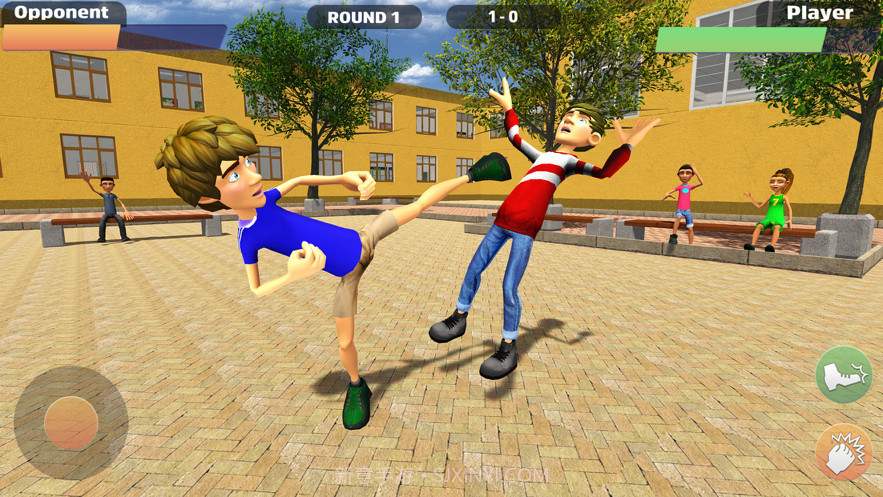
Task: Tap the green kick attack button
Action: click(x=844, y=375)
